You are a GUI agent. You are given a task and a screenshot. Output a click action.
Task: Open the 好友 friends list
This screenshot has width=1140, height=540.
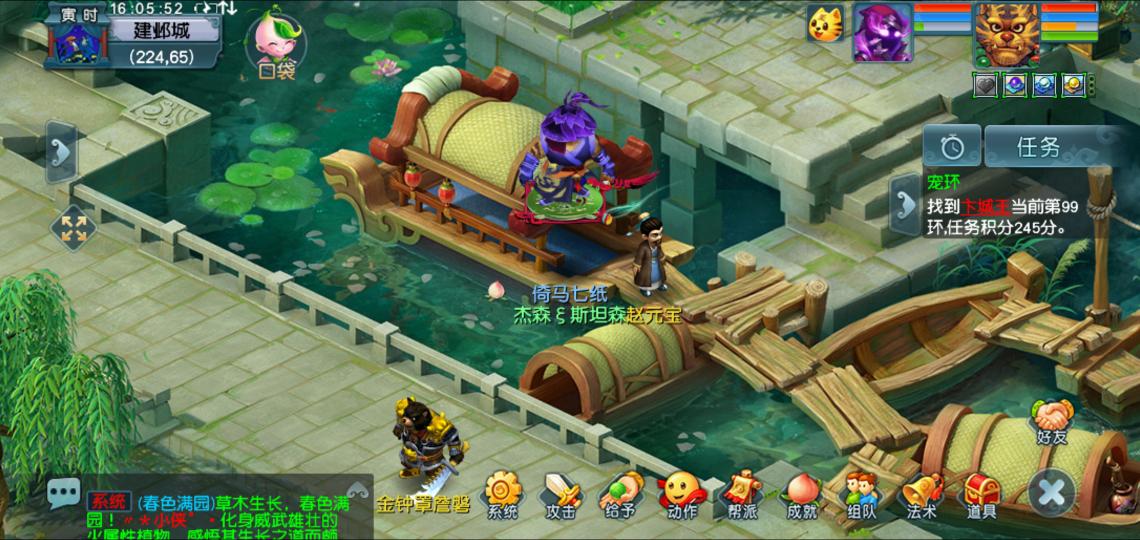1053,420
